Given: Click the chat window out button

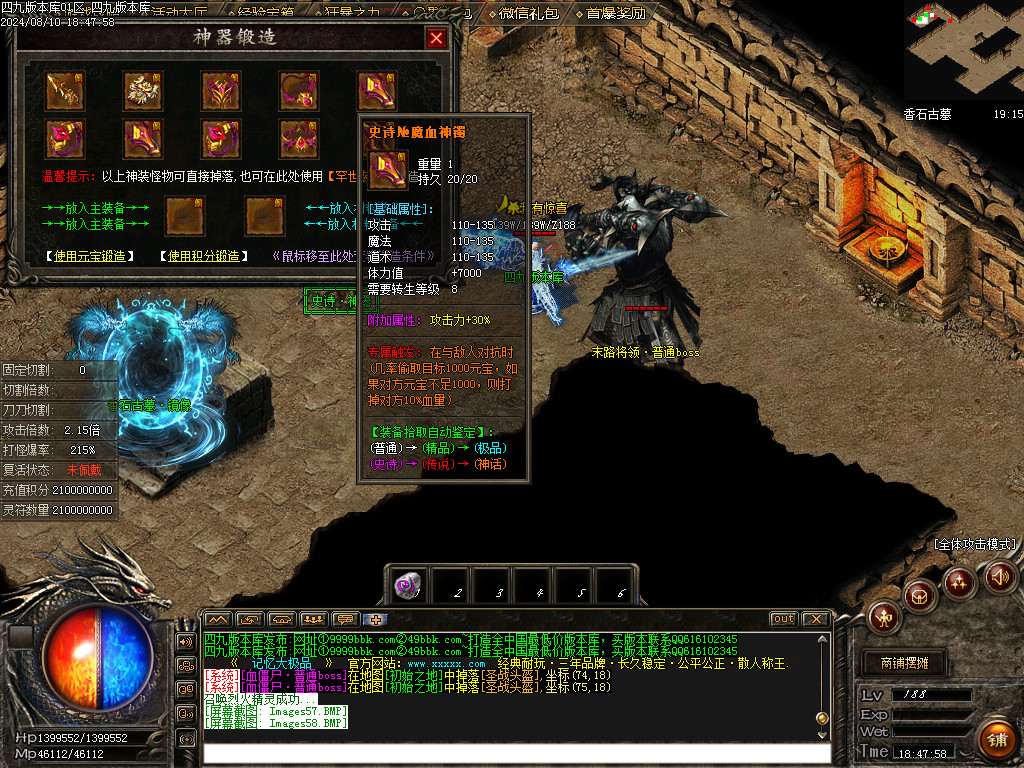Looking at the screenshot, I should [x=783, y=619].
